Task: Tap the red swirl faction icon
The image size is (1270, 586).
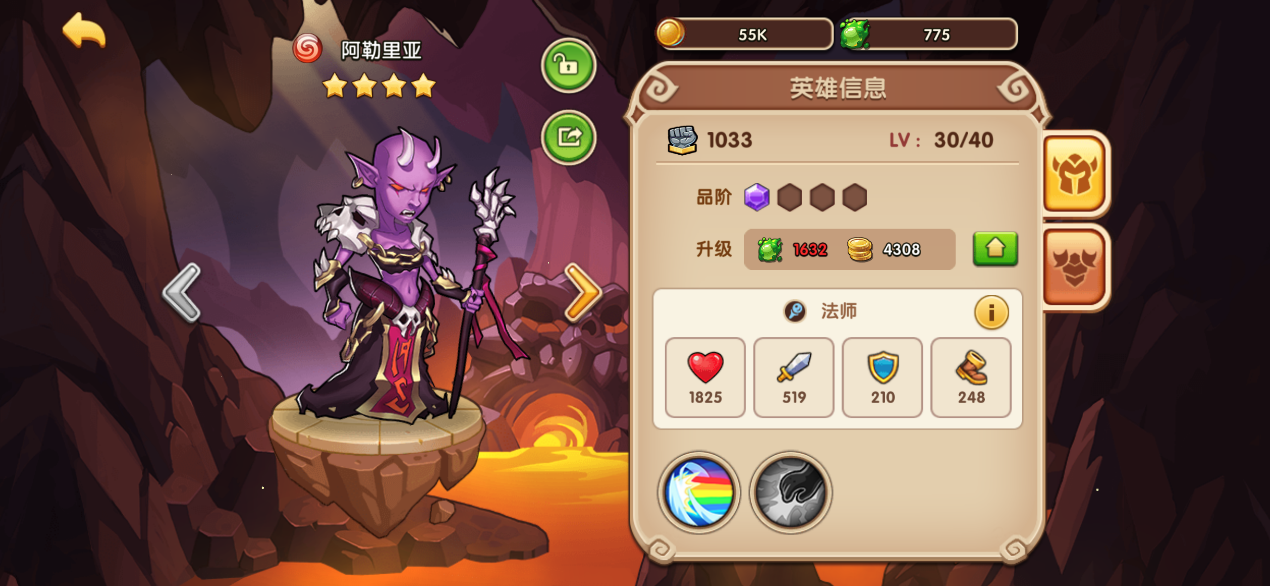Action: pos(308,48)
